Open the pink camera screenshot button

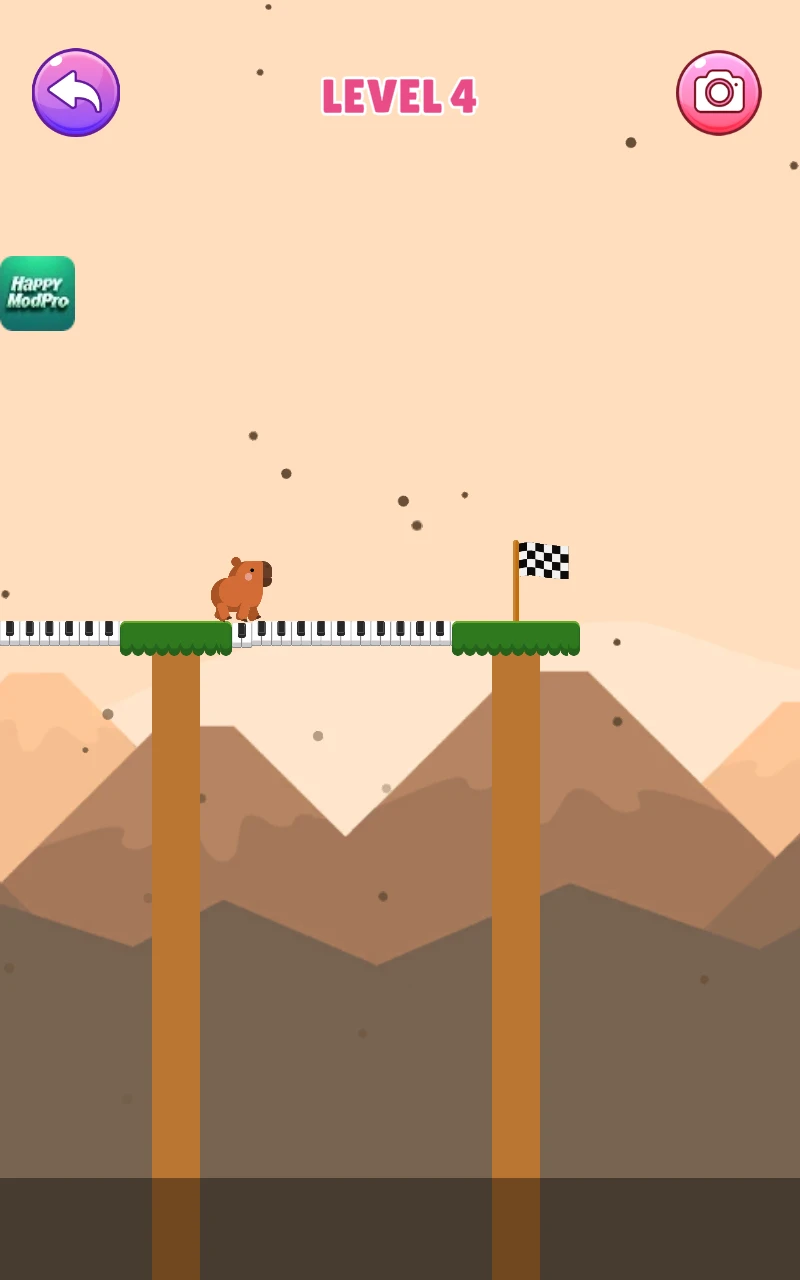718,93
